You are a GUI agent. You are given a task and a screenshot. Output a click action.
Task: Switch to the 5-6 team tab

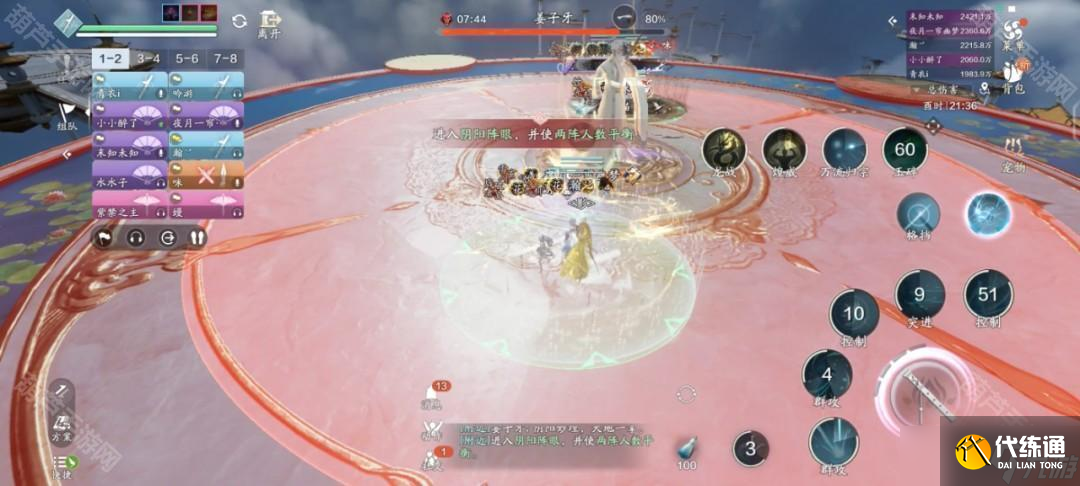pyautogui.click(x=187, y=59)
